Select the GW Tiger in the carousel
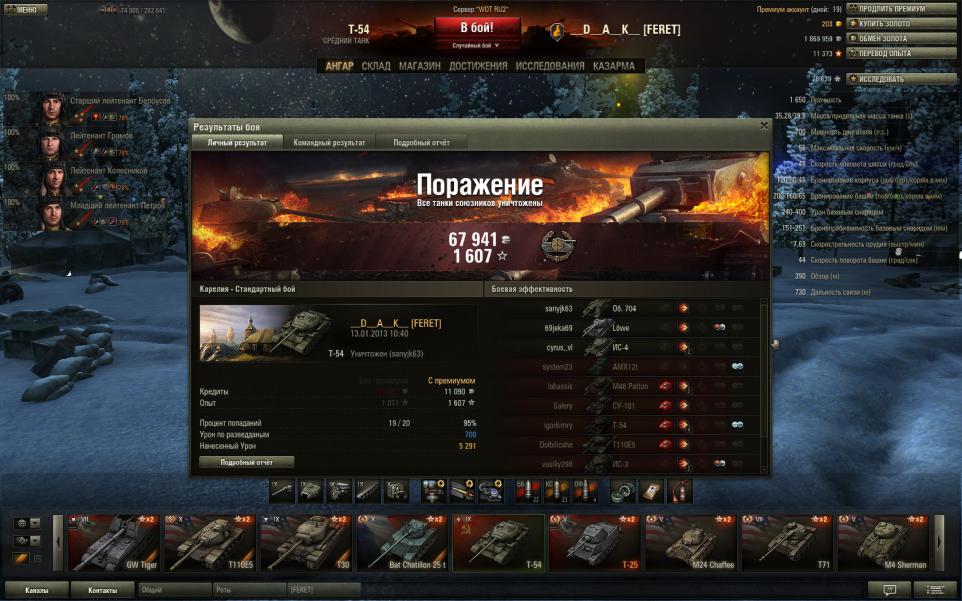The height and width of the screenshot is (601, 962). (112, 543)
